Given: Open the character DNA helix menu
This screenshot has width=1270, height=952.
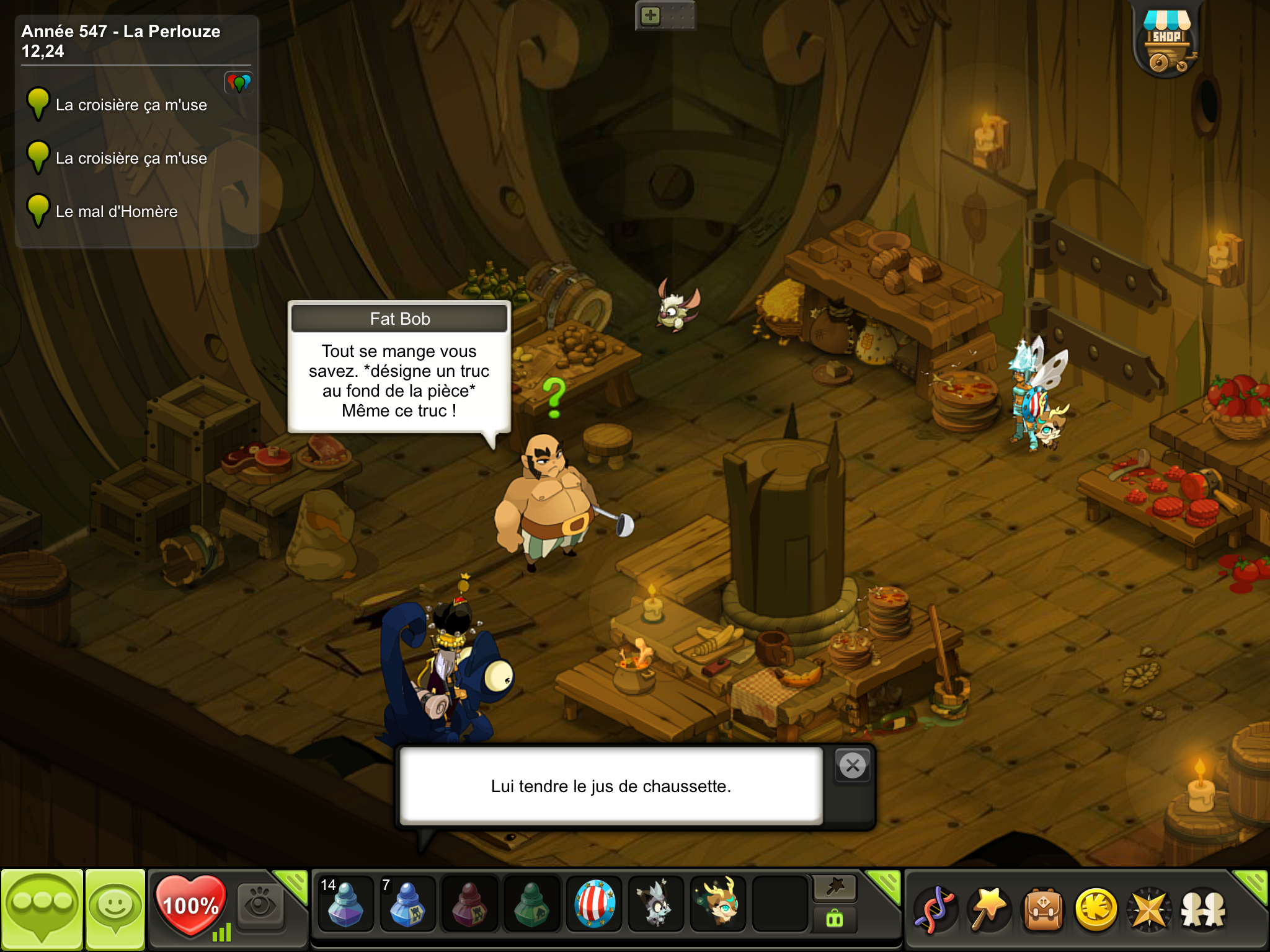Looking at the screenshot, I should tap(935, 909).
